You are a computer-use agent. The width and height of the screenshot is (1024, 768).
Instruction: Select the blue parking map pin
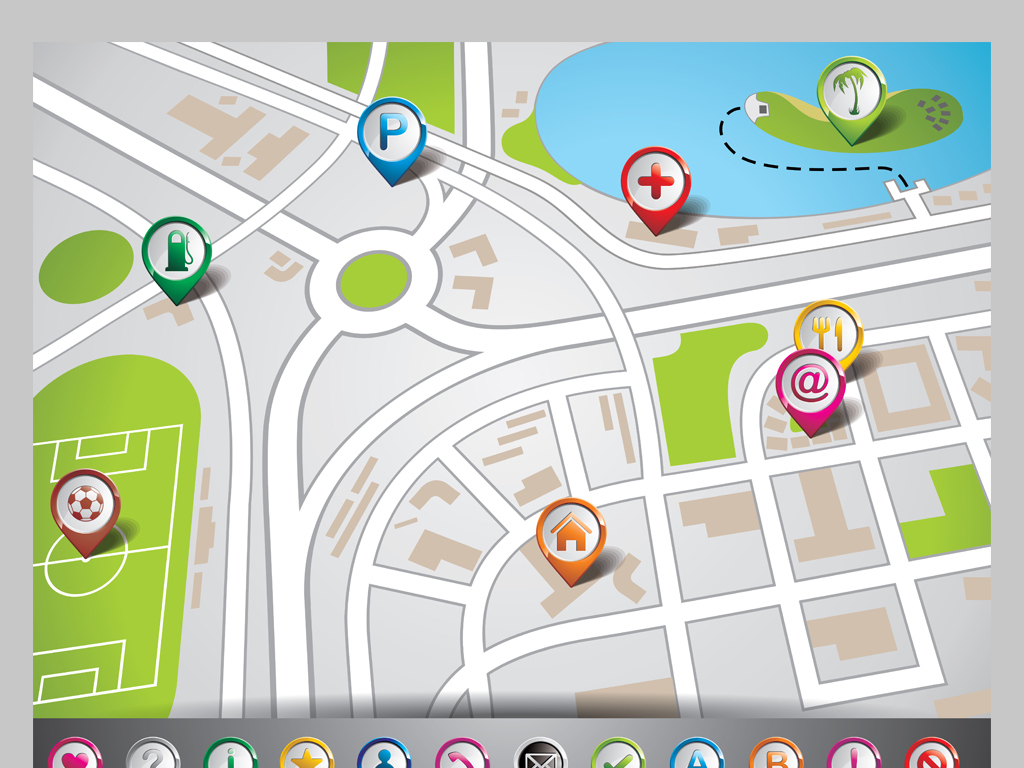[392, 133]
